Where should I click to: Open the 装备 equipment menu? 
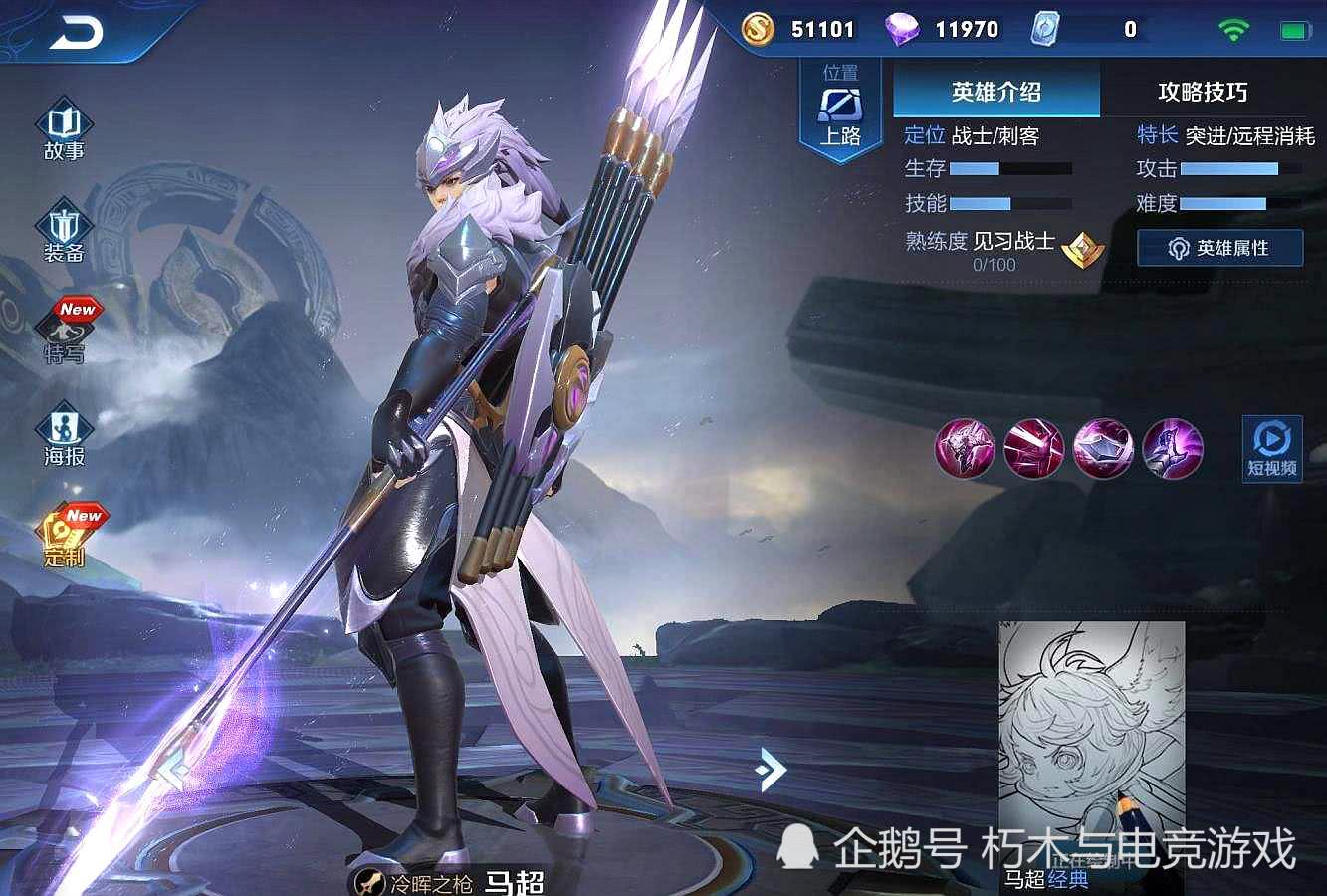(64, 235)
